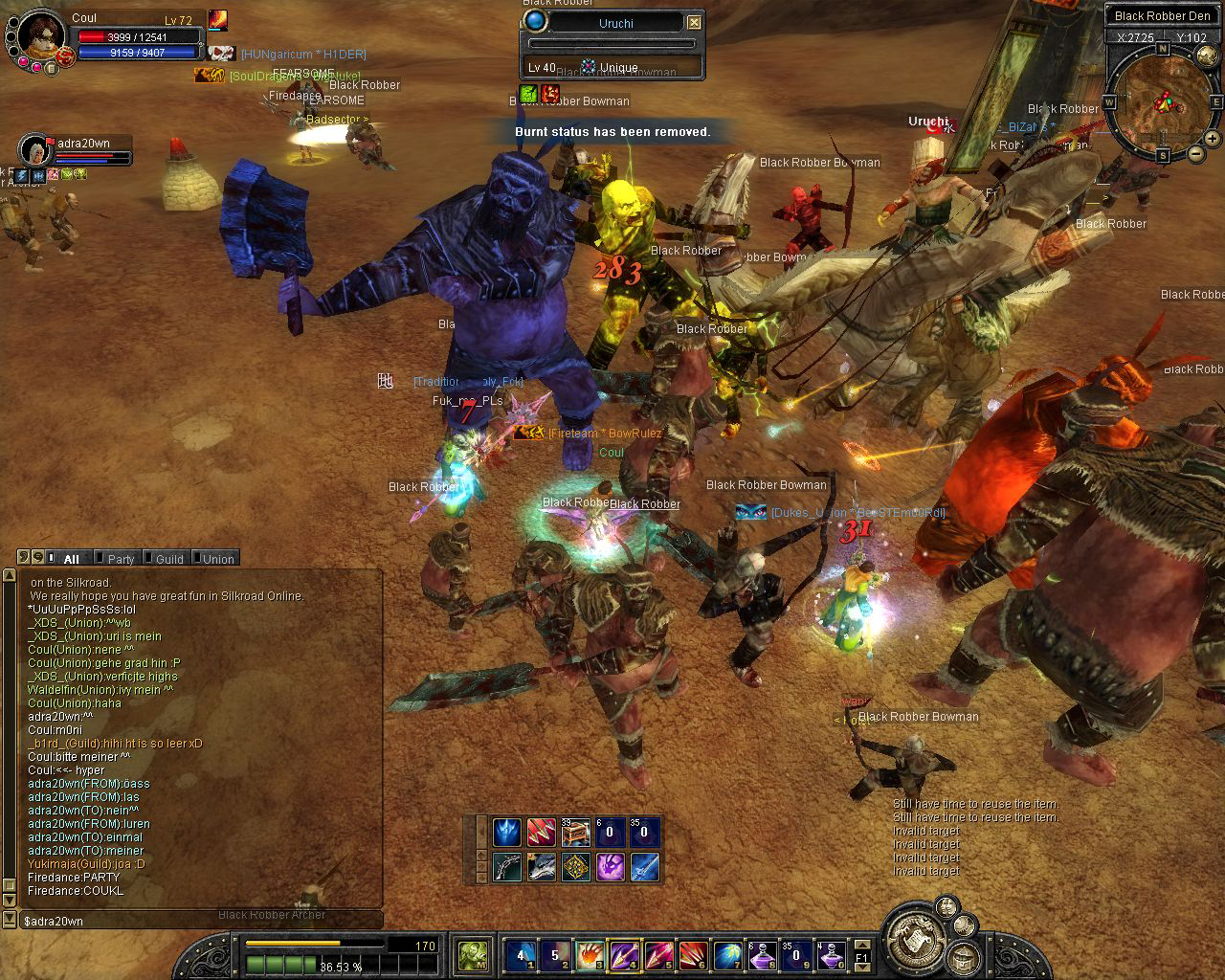Switch to the Guild chat tab

point(167,559)
